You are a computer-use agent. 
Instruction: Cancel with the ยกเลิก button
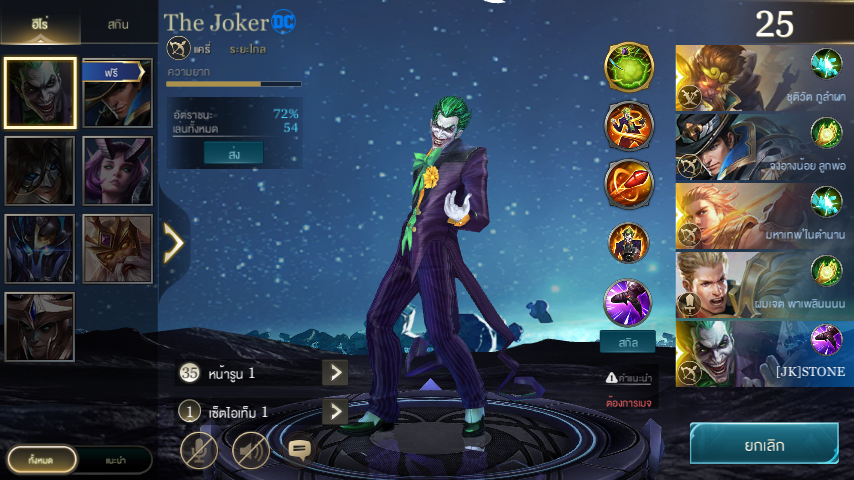coord(764,443)
